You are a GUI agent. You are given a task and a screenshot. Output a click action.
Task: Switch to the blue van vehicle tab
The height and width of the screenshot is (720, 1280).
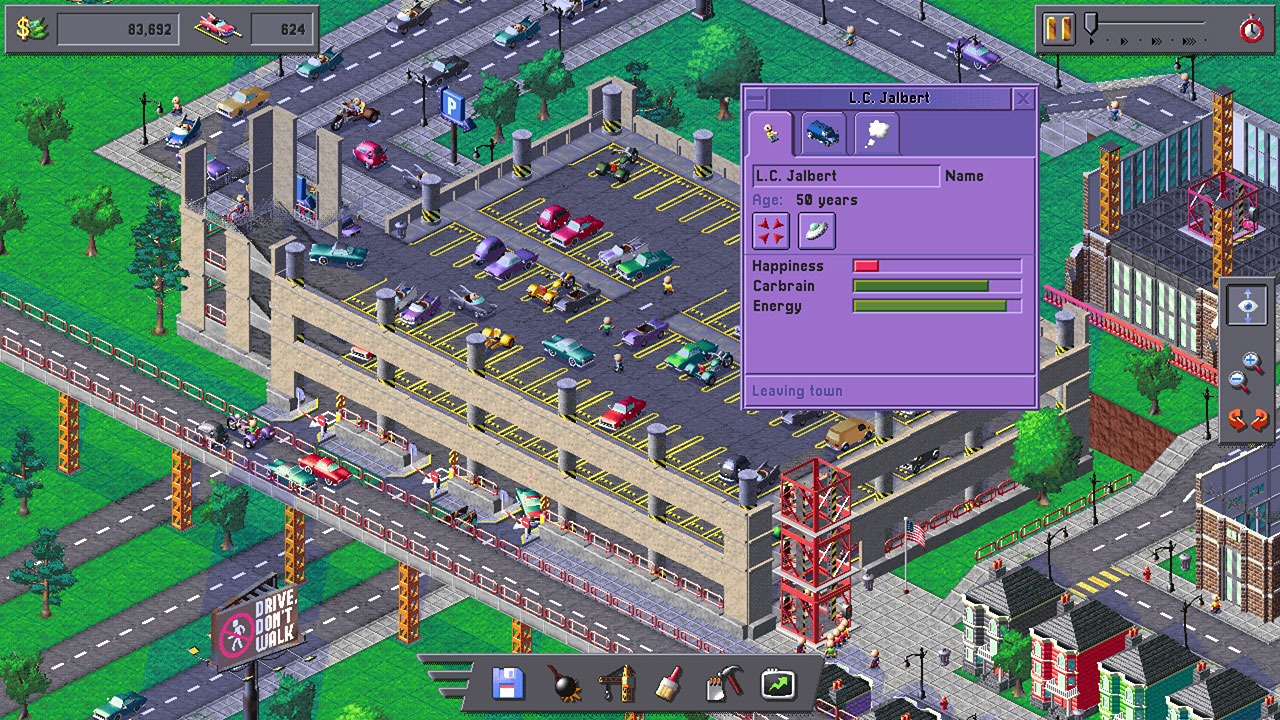(823, 134)
